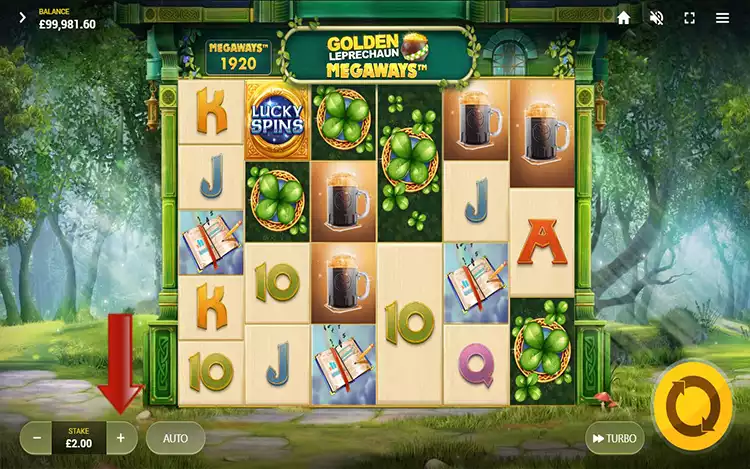Go to the home lobby
750x469 pixels.
tap(624, 18)
